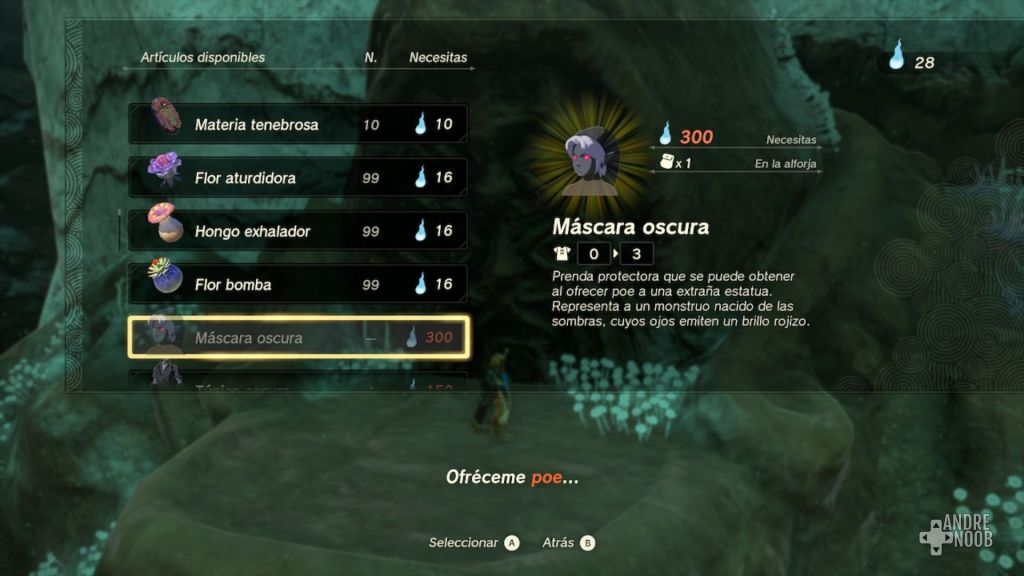The width and height of the screenshot is (1024, 576).
Task: Choose Flor aturdidora from the list
Action: [x=298, y=178]
